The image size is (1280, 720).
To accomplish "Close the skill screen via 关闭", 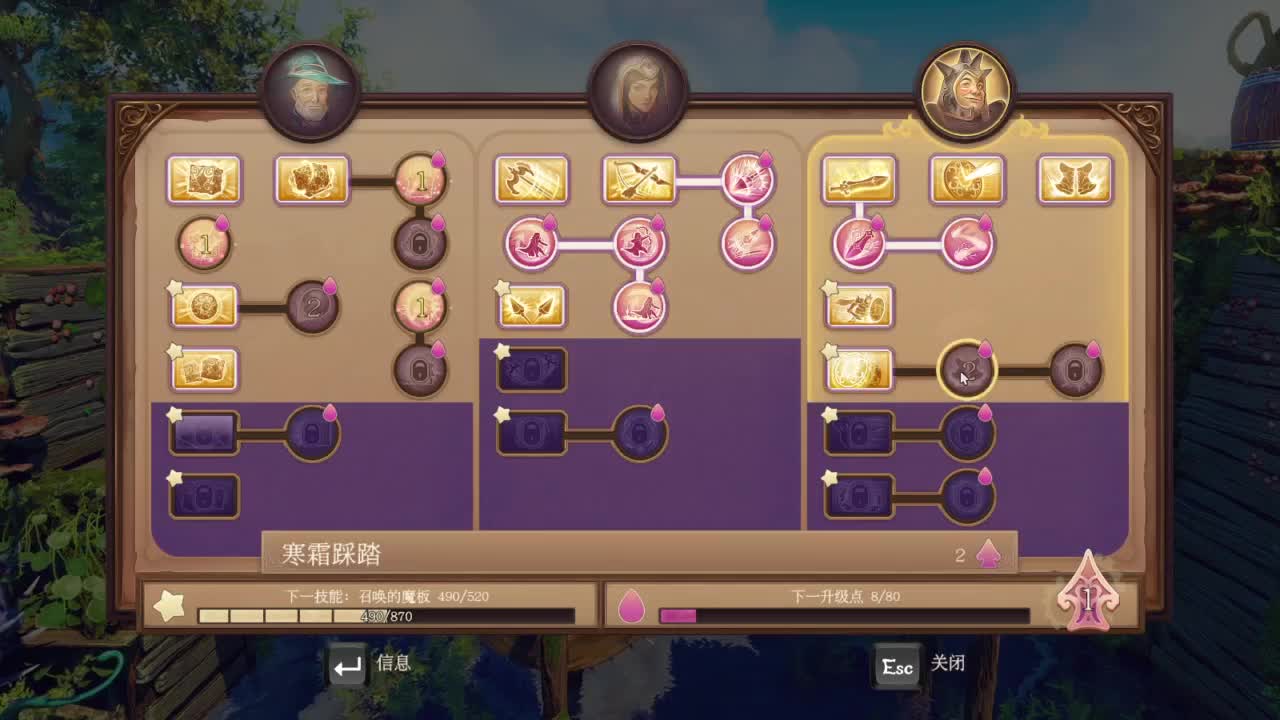I will (945, 663).
